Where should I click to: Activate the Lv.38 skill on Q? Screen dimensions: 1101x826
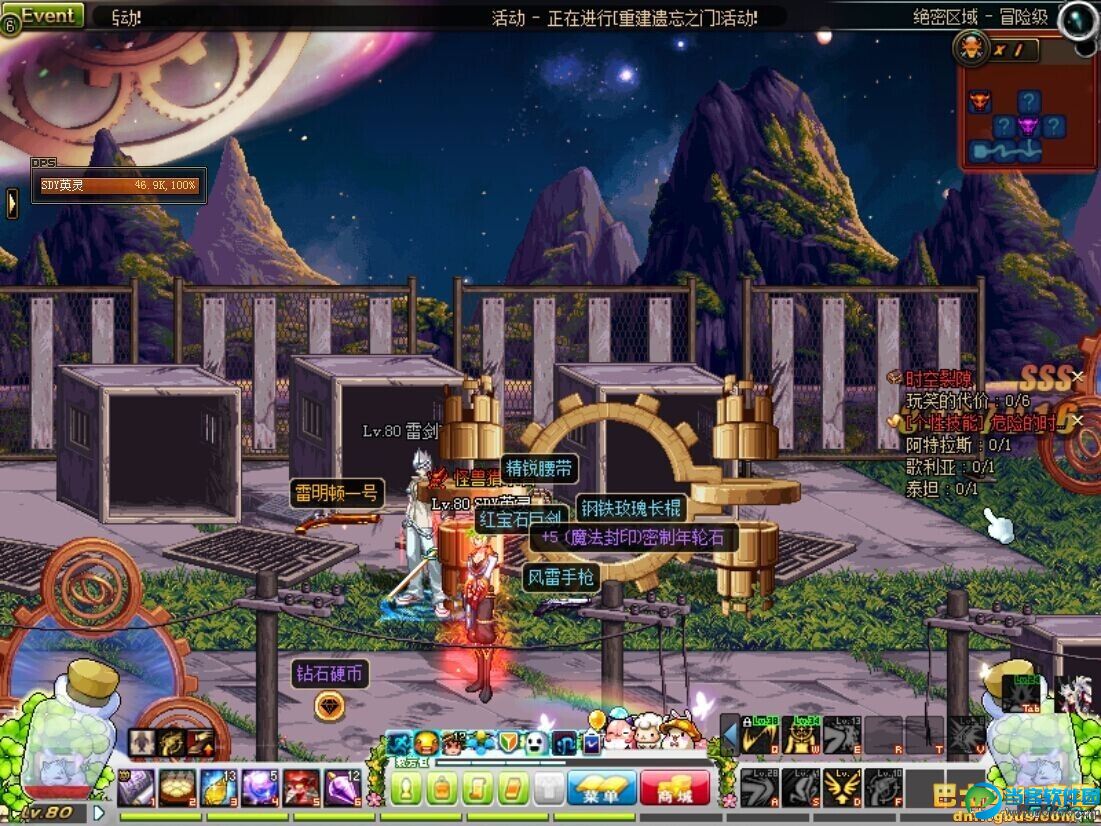click(760, 736)
